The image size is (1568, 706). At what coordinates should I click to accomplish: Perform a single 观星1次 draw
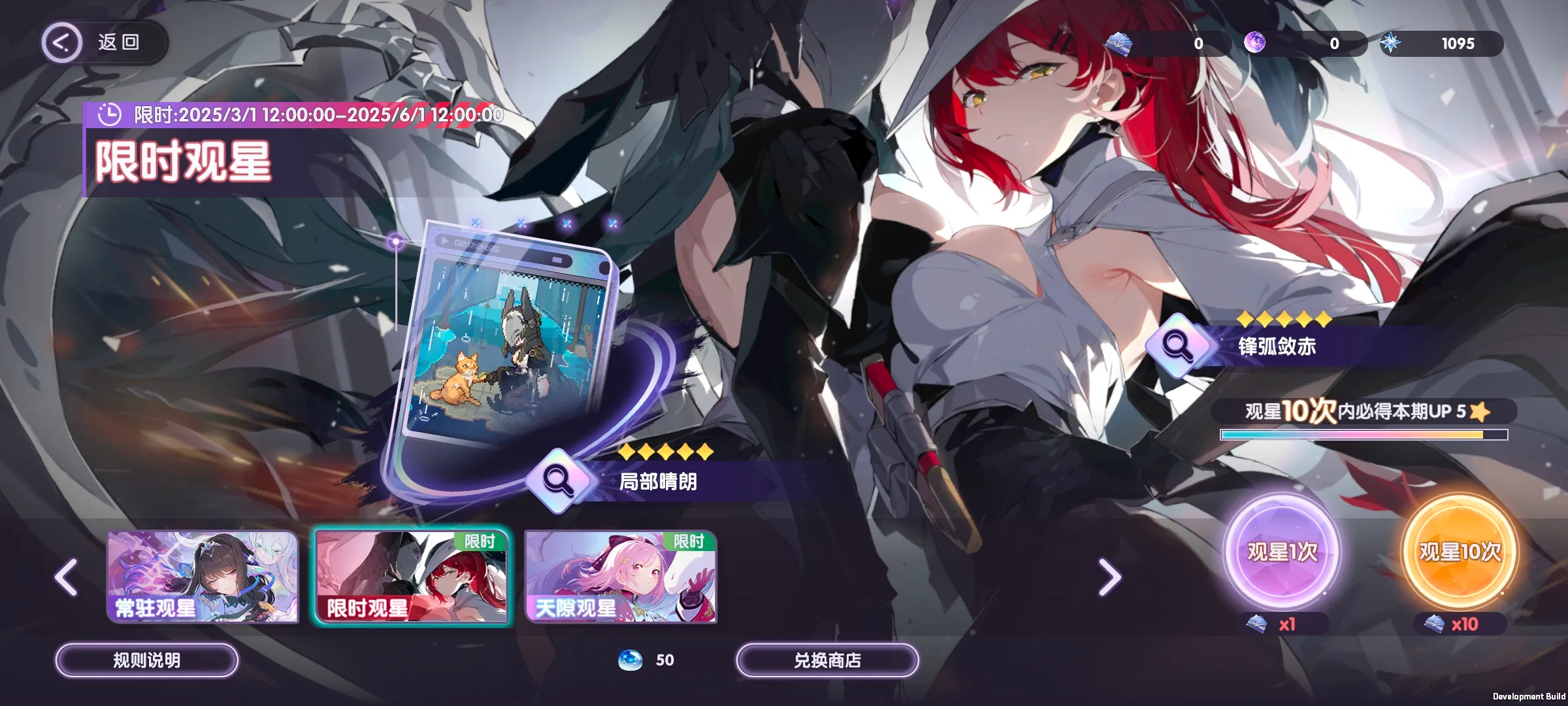pyautogui.click(x=1281, y=552)
